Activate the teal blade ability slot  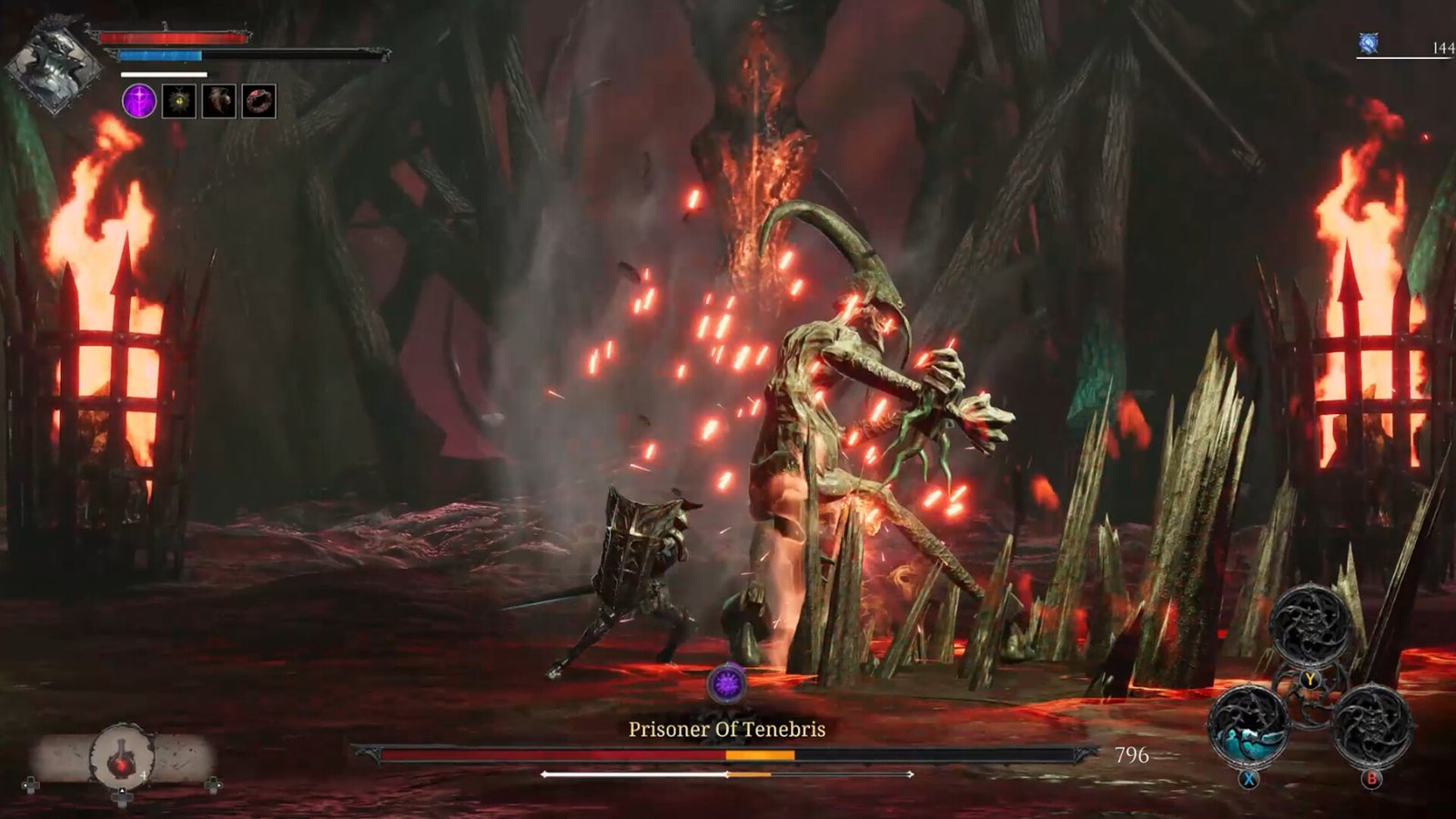(1248, 726)
